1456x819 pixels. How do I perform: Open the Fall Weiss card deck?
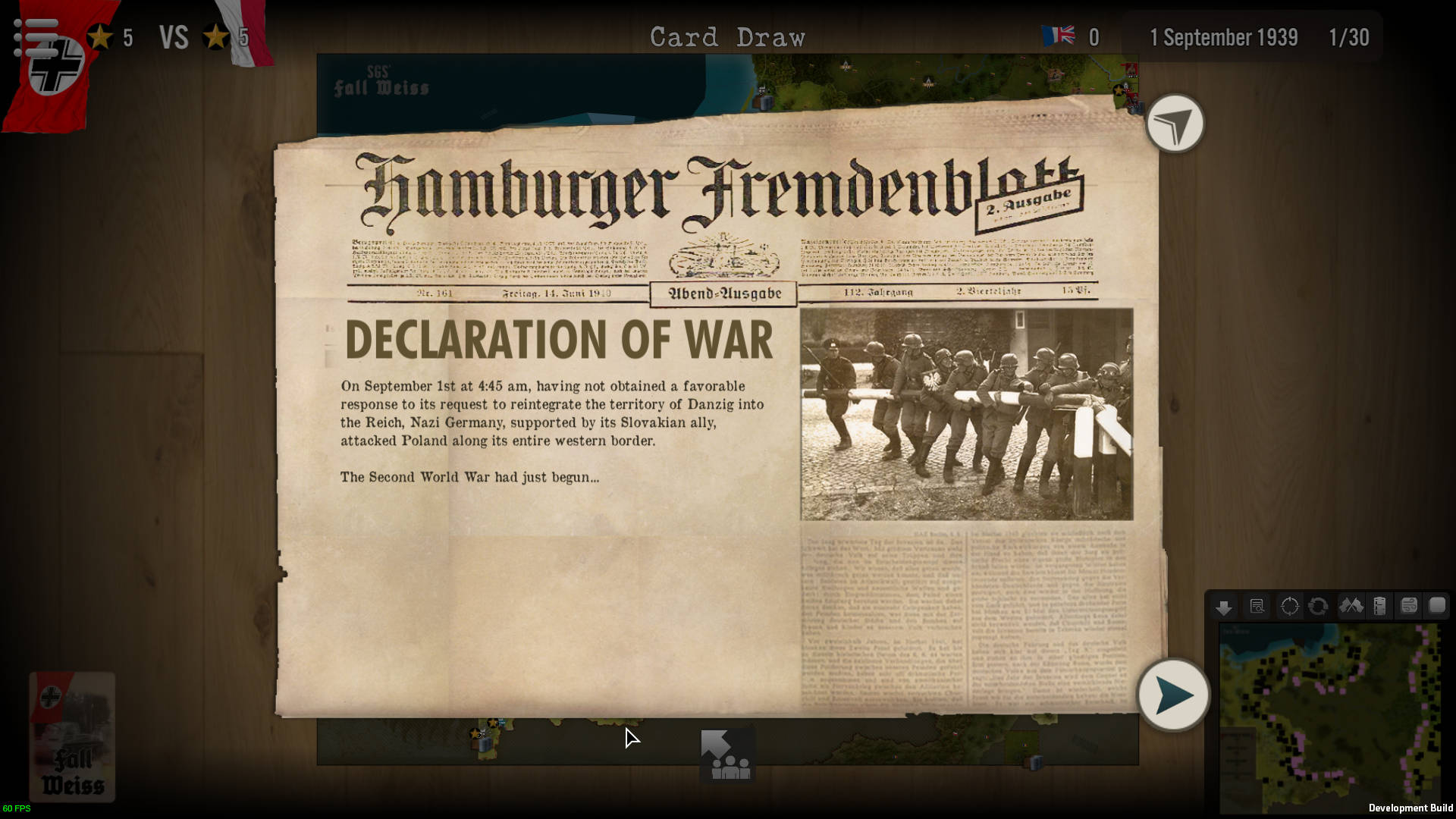(x=73, y=736)
